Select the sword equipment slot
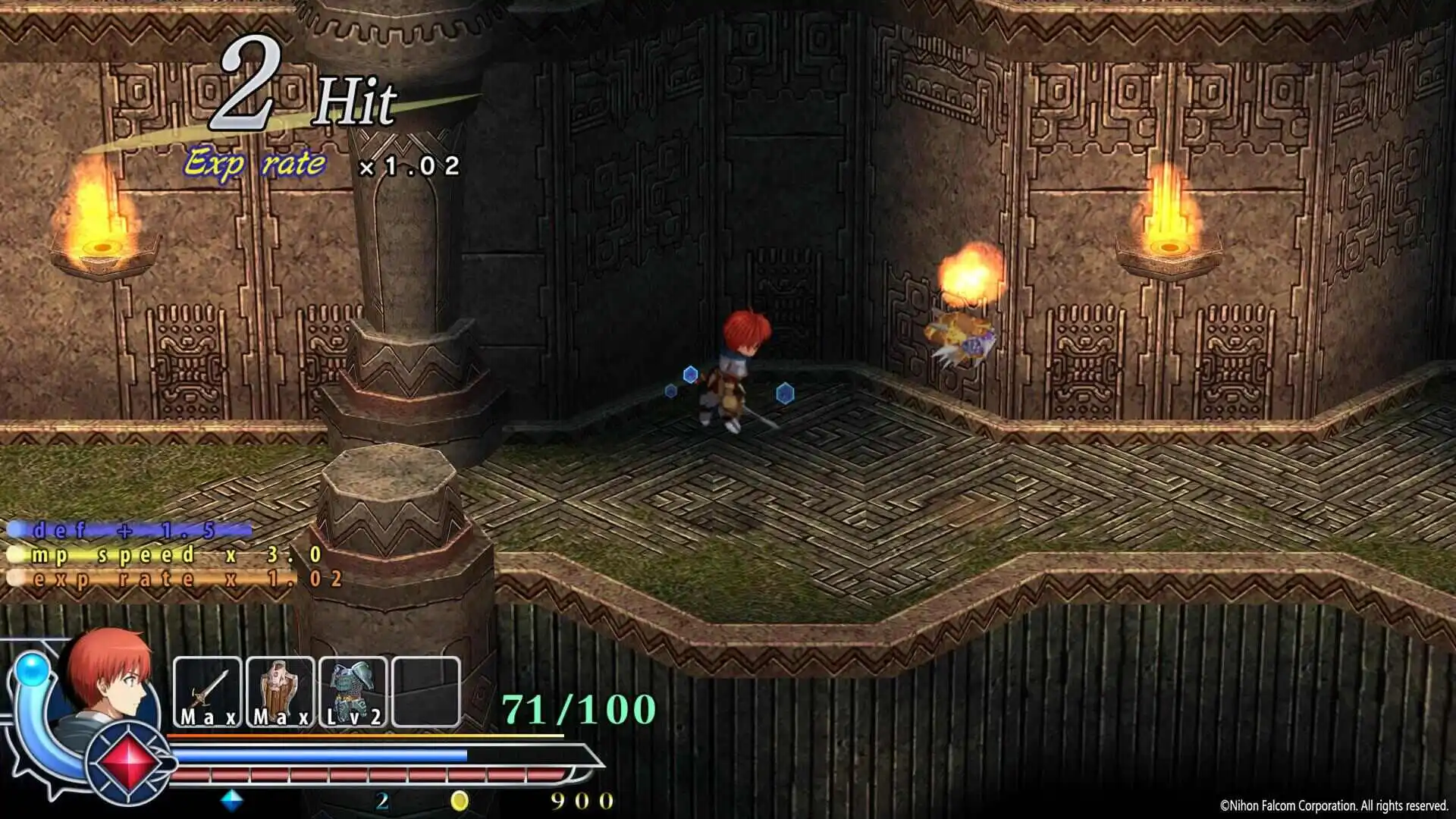Viewport: 1456px width, 819px height. [x=207, y=692]
